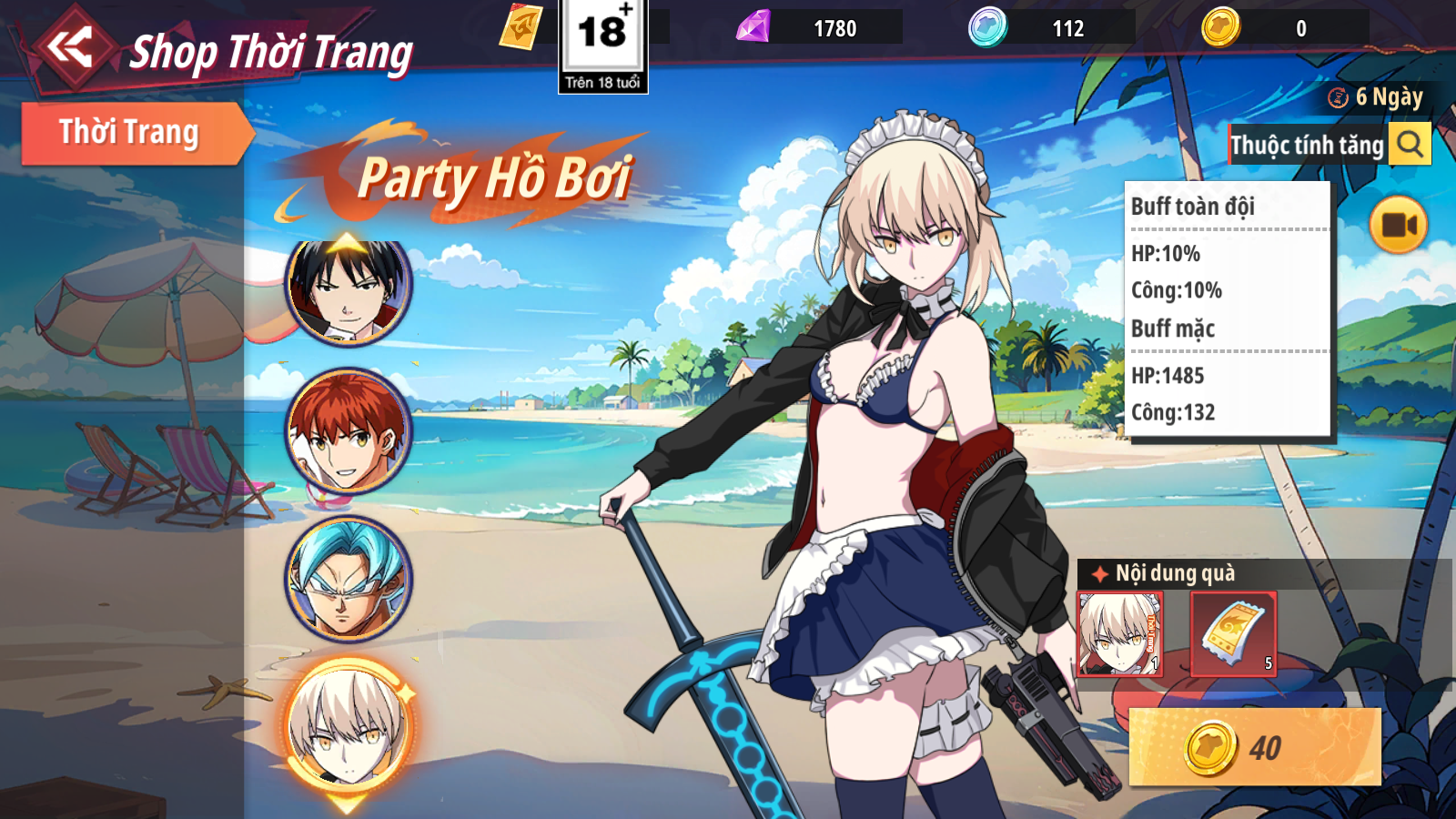
Task: Pick the highlighted blonde character portrait
Action: click(349, 726)
